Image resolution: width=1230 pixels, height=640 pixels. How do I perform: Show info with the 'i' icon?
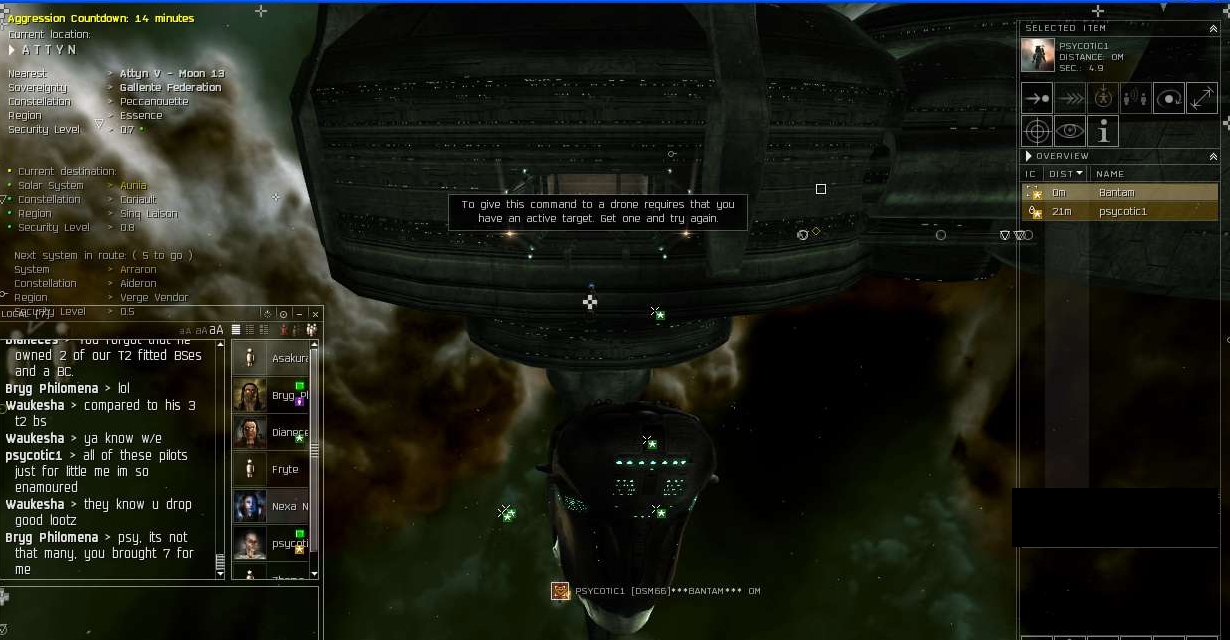click(1103, 131)
